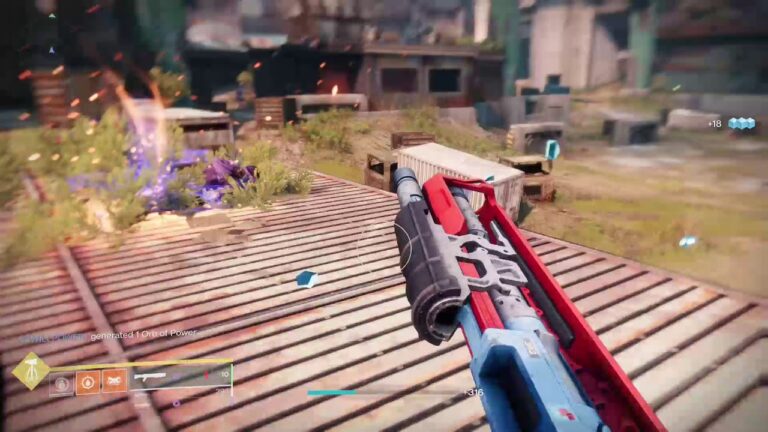The width and height of the screenshot is (768, 432).
Task: Activate the yellow diamond super ability icon
Action: point(30,371)
